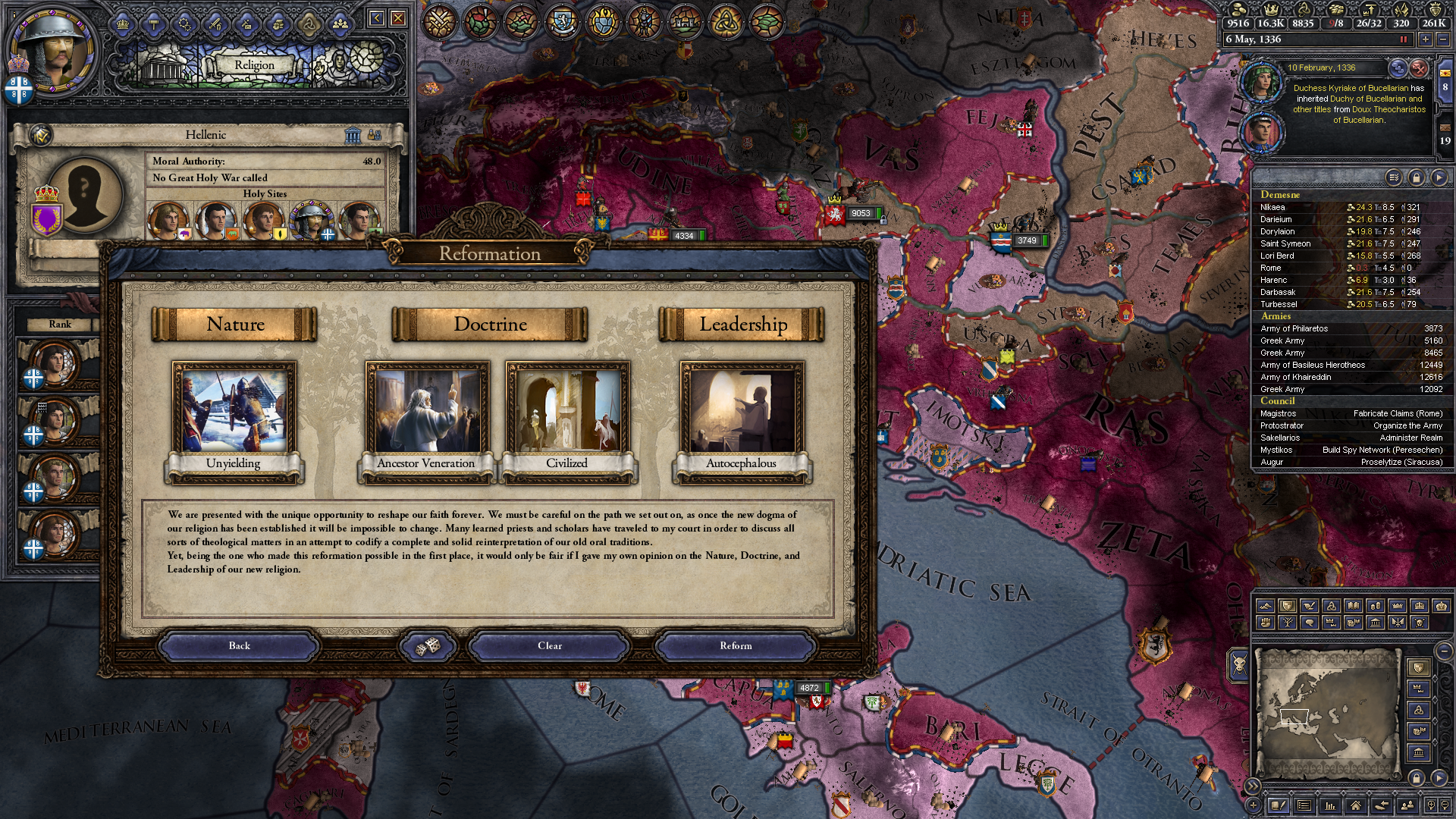Select the Unyielding nature tile

click(x=234, y=421)
